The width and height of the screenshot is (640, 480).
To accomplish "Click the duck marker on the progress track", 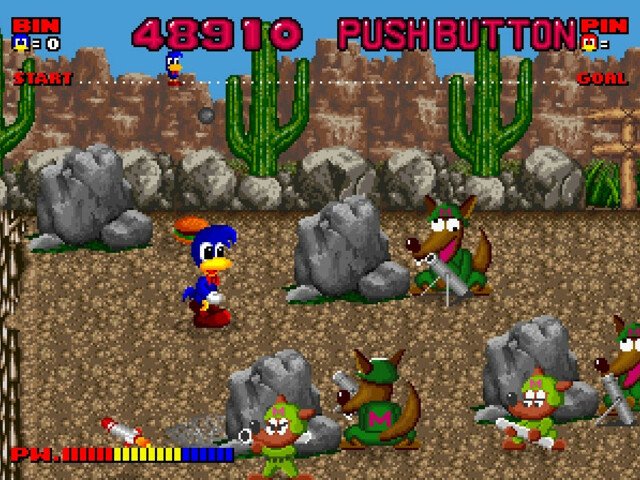I will [174, 66].
